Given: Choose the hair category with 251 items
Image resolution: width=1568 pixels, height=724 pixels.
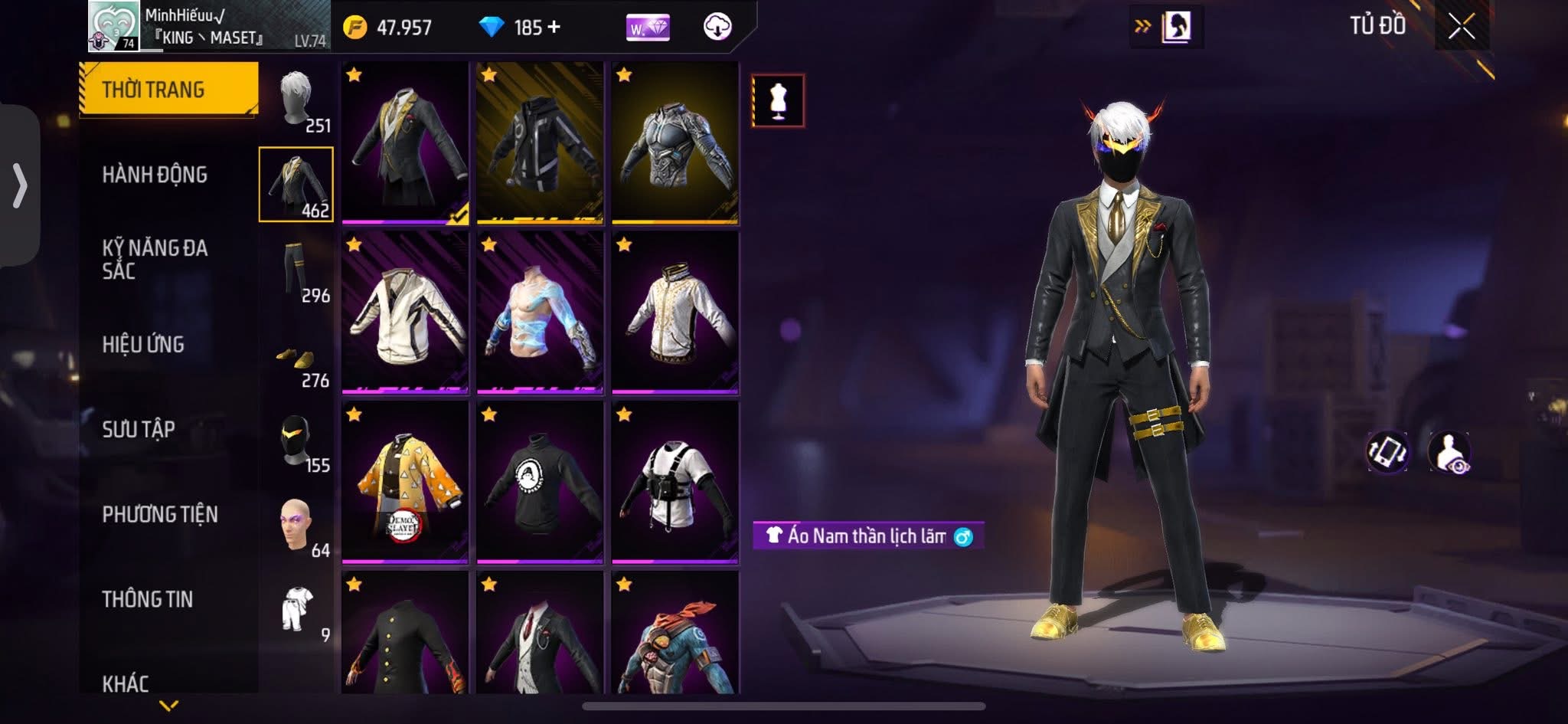Looking at the screenshot, I should 296,100.
